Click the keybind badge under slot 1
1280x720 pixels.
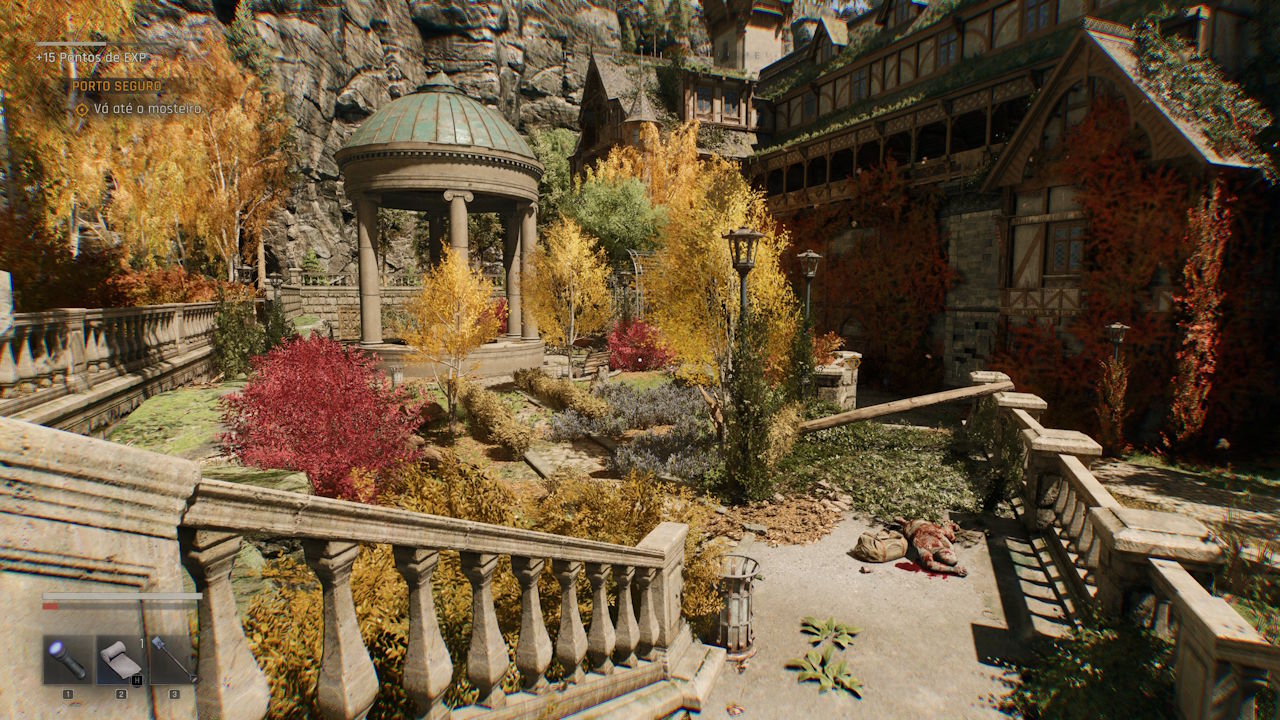tap(68, 694)
